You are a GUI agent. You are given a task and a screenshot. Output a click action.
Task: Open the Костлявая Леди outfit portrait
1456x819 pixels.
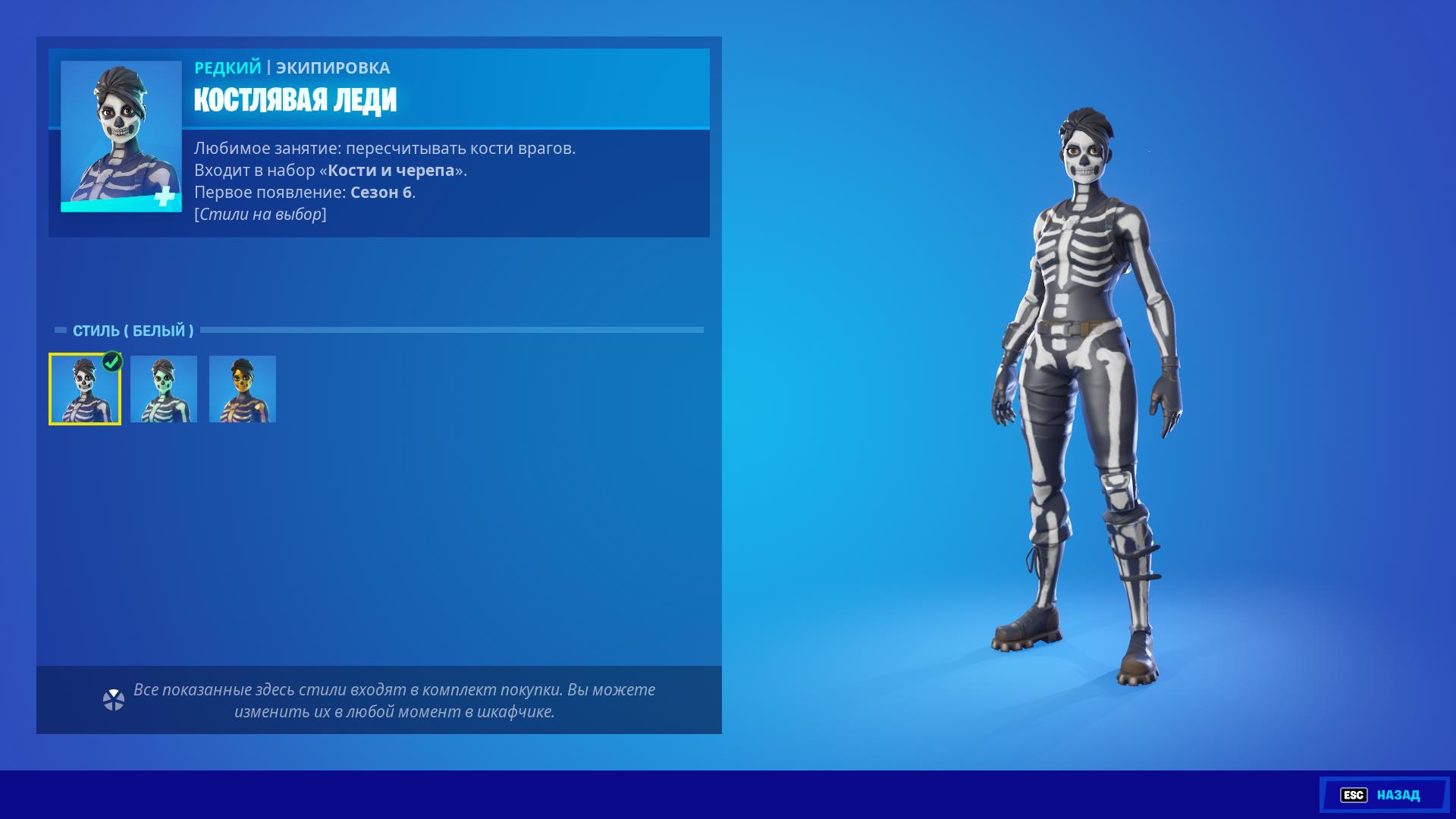coord(121,136)
